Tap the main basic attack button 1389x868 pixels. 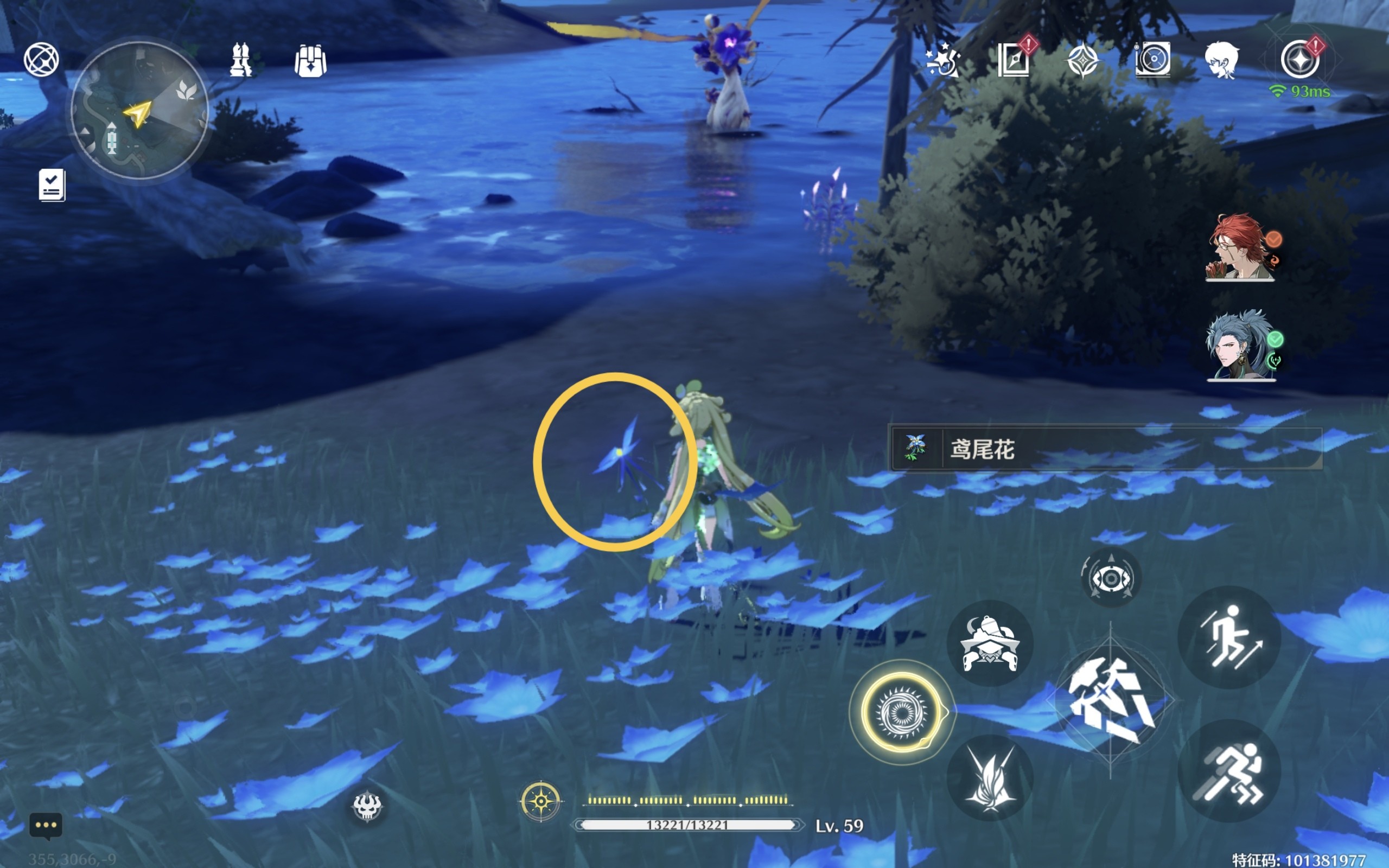pos(1110,701)
